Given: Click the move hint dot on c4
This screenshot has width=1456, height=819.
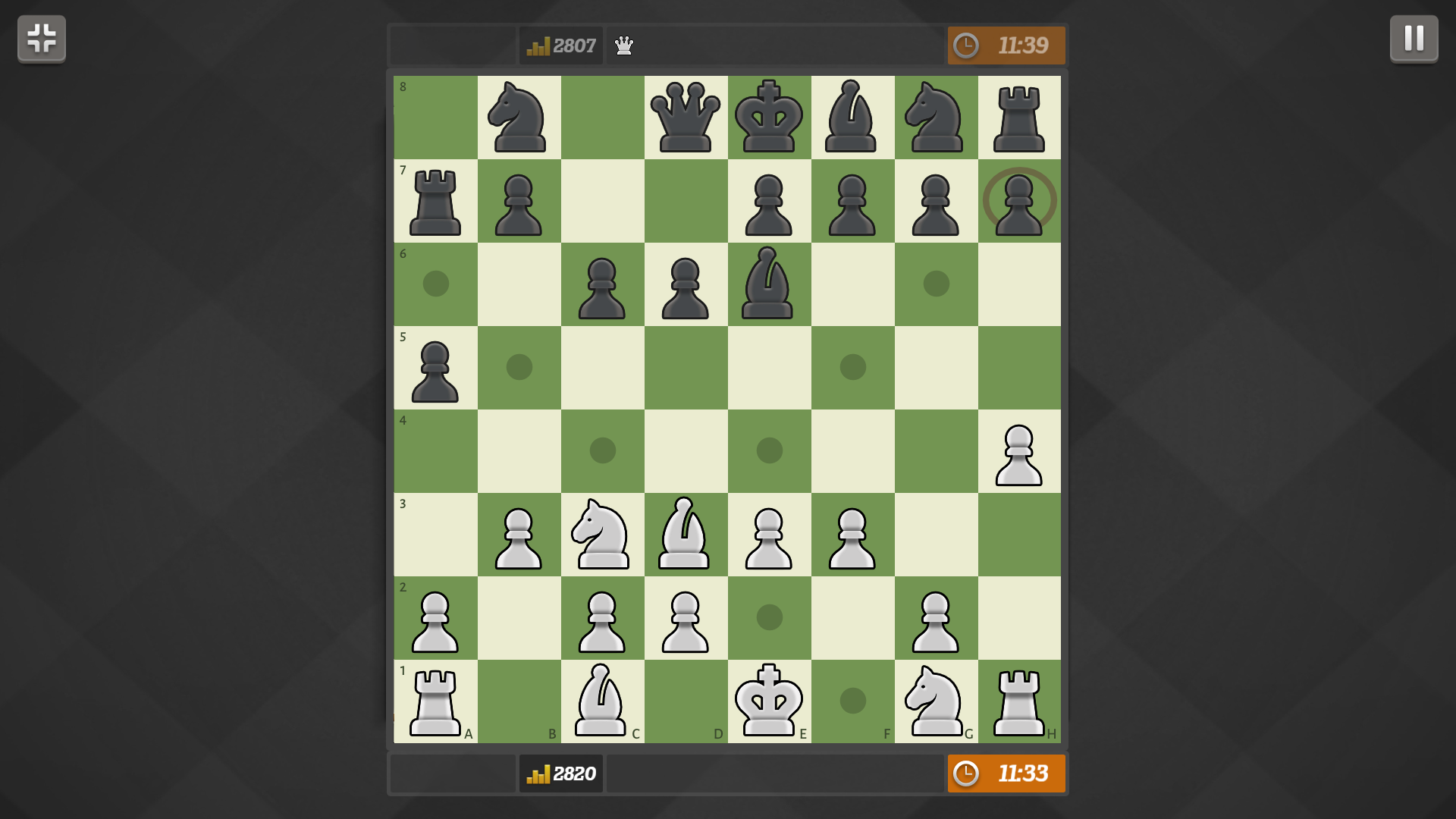Looking at the screenshot, I should click(x=603, y=451).
